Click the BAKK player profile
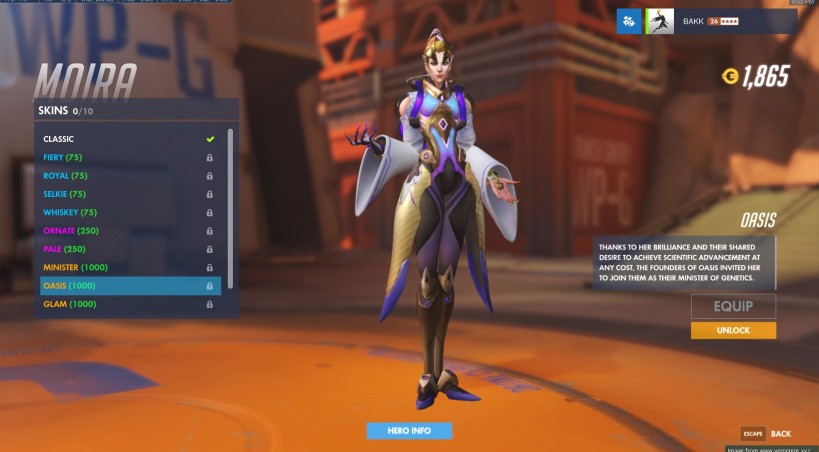Viewport: 819px width, 452px height. point(720,21)
